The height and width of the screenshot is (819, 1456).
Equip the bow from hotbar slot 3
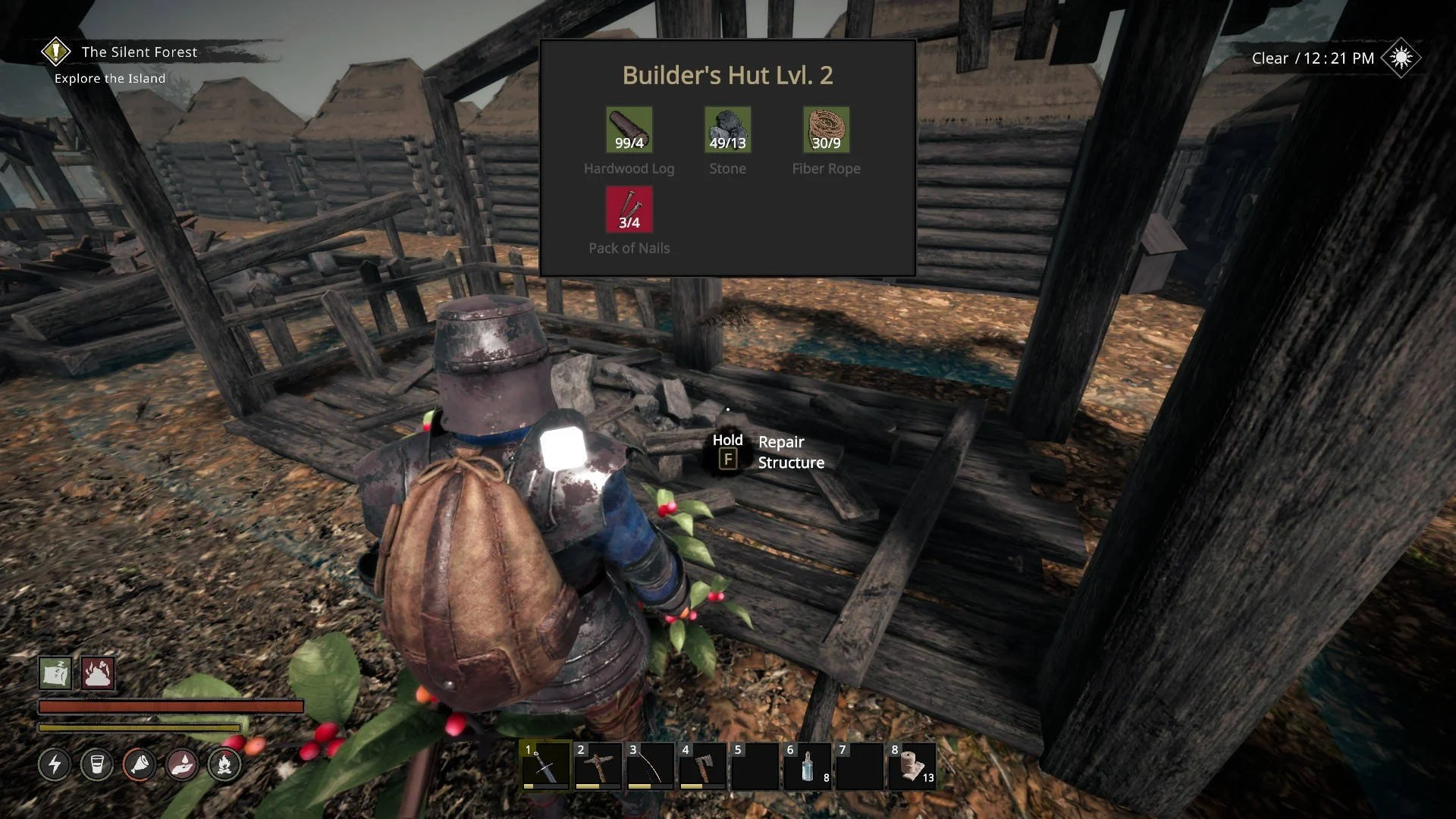click(650, 766)
